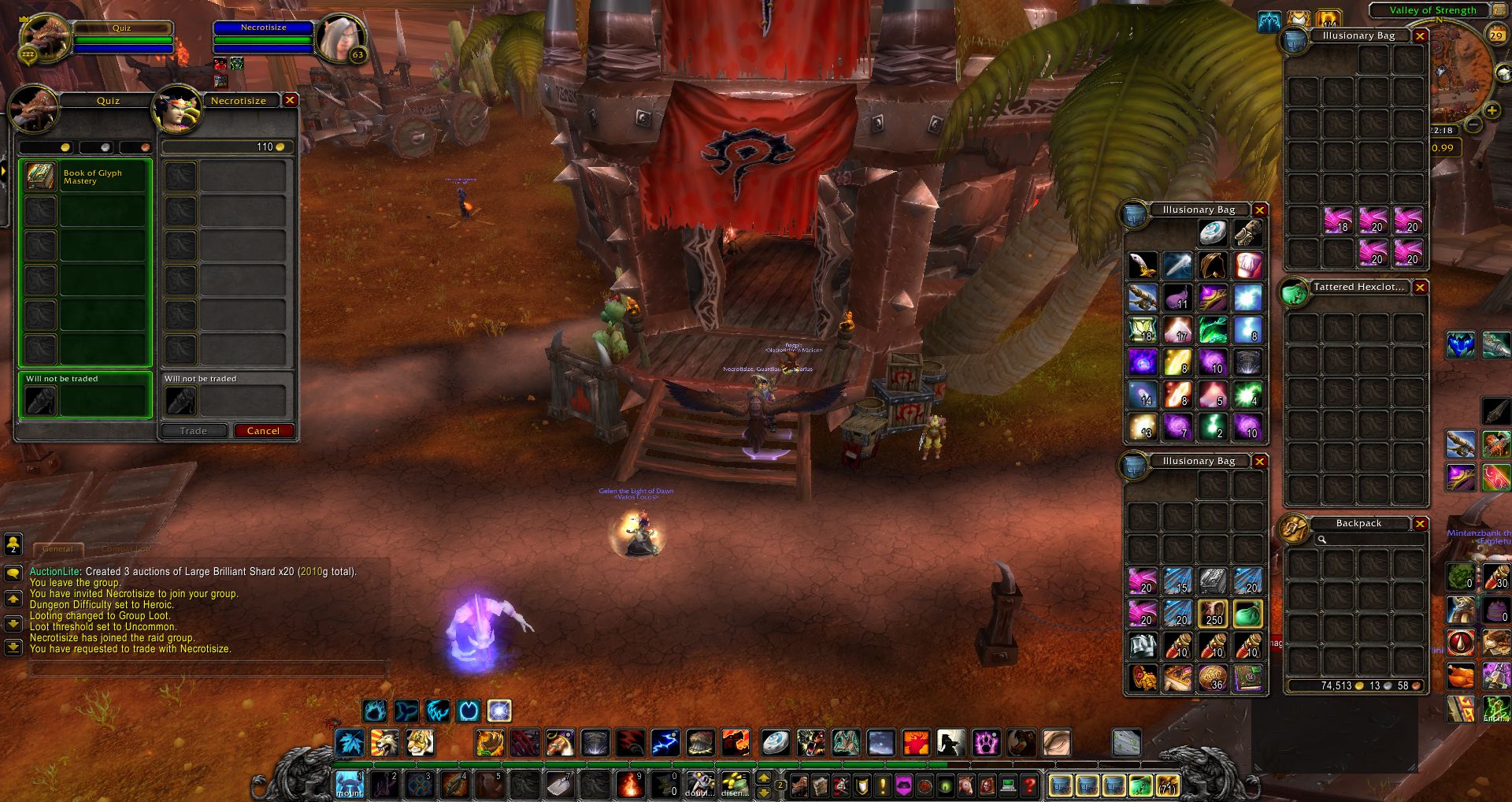The image size is (1512, 802).
Task: Select the 250-stack item in the bag
Action: tap(1213, 614)
